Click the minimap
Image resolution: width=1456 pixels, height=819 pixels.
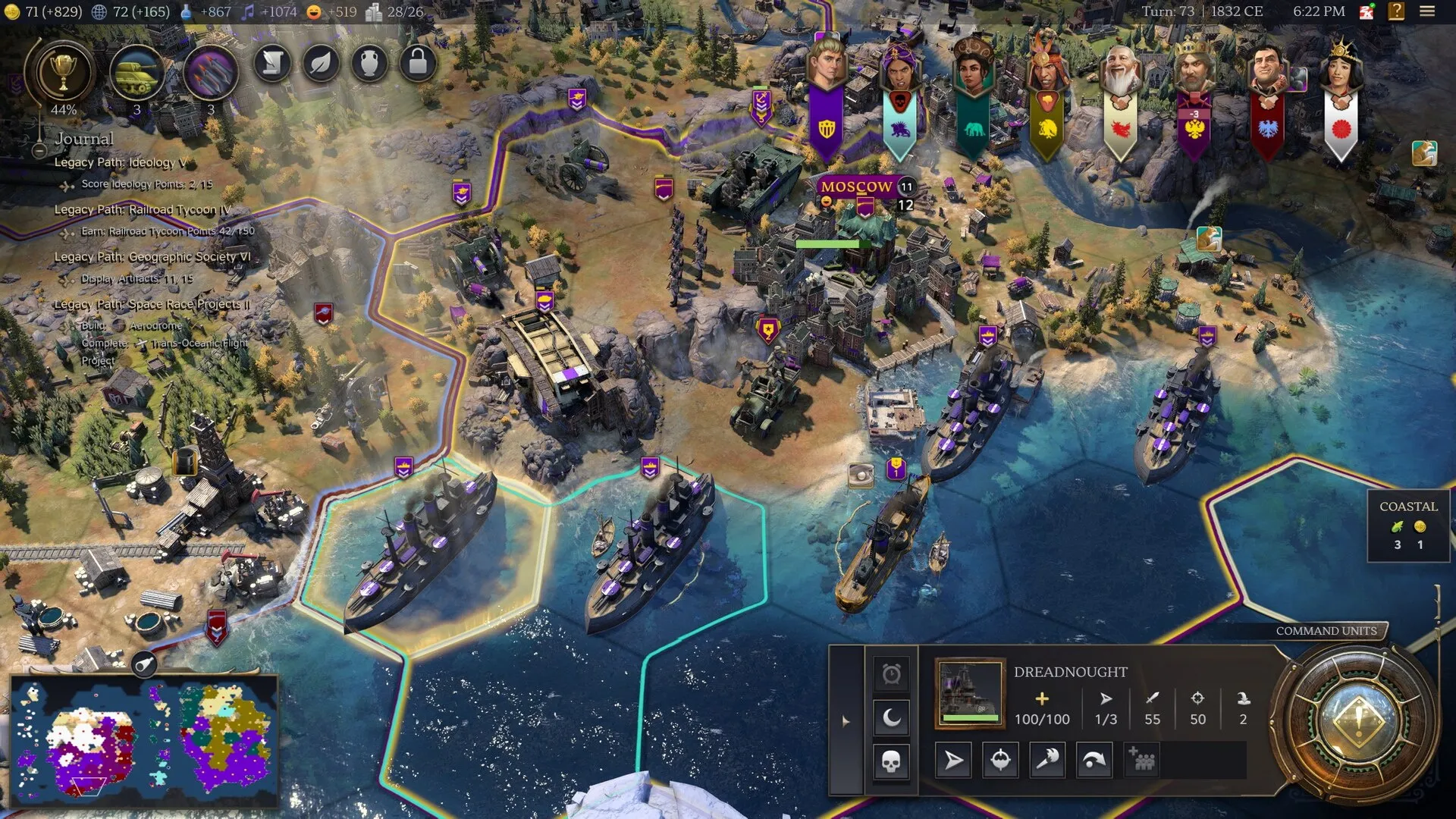point(144,739)
